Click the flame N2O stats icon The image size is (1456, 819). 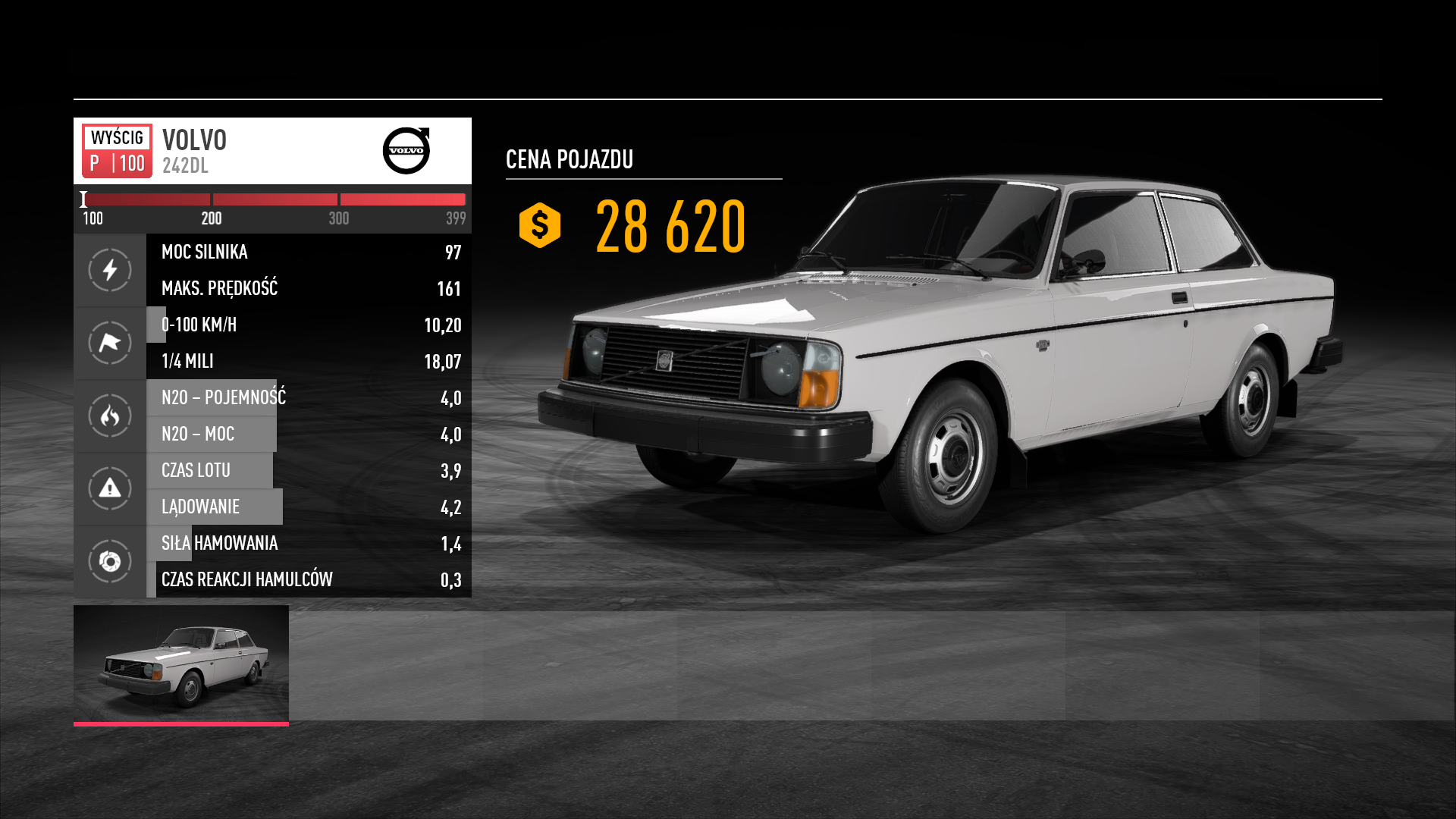pyautogui.click(x=110, y=416)
